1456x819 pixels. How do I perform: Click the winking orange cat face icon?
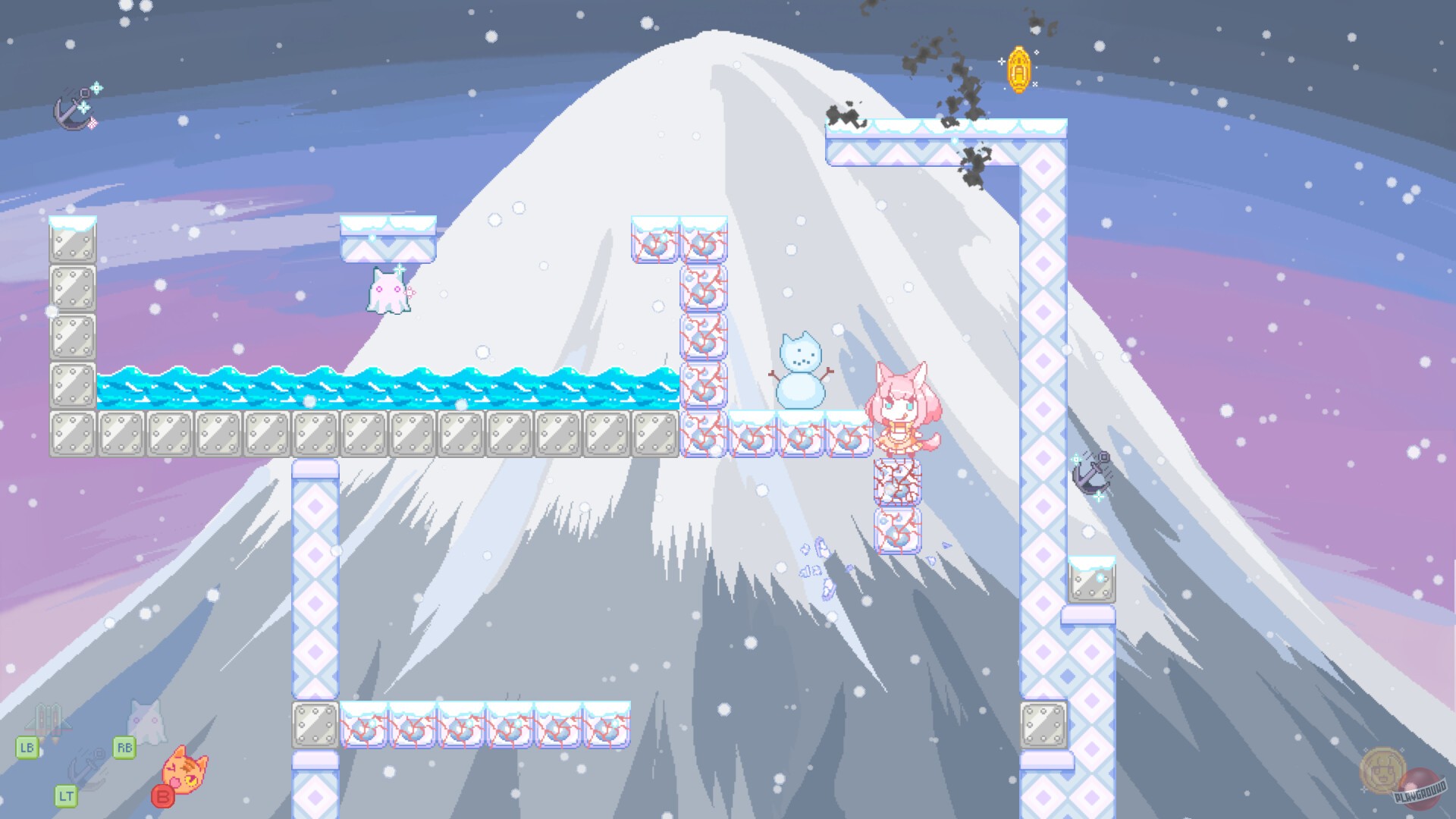(184, 770)
